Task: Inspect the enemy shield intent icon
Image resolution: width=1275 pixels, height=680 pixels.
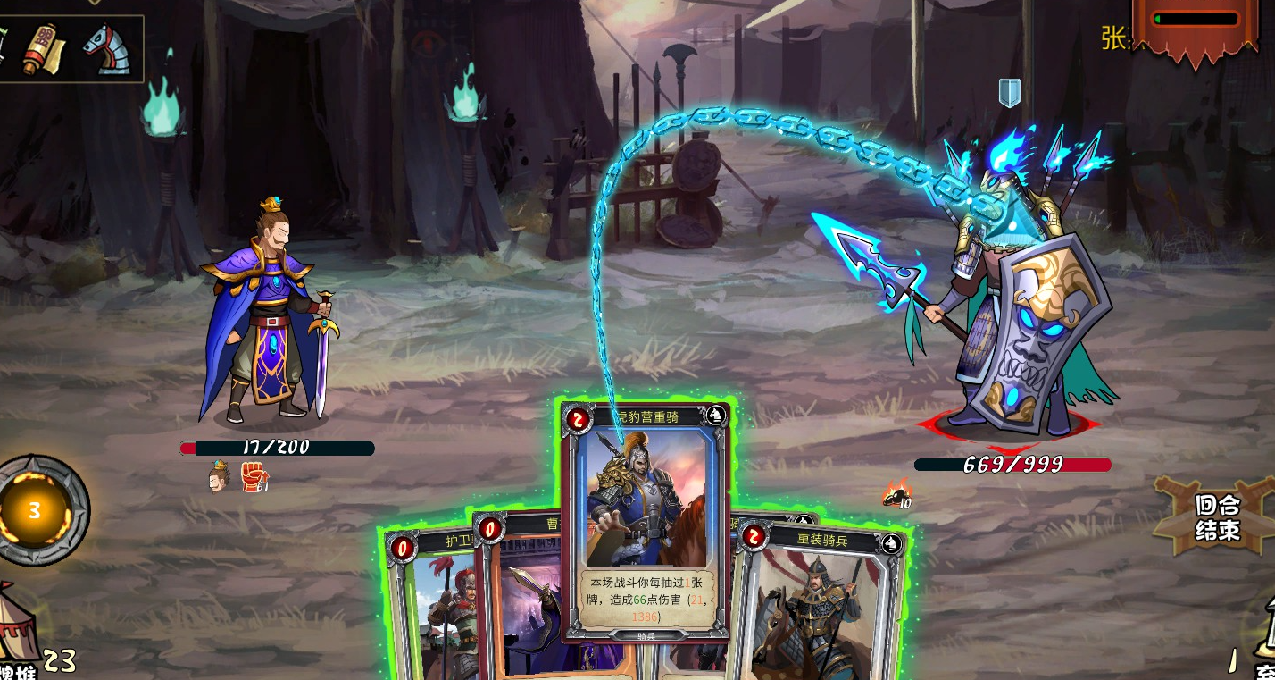Action: [1010, 93]
